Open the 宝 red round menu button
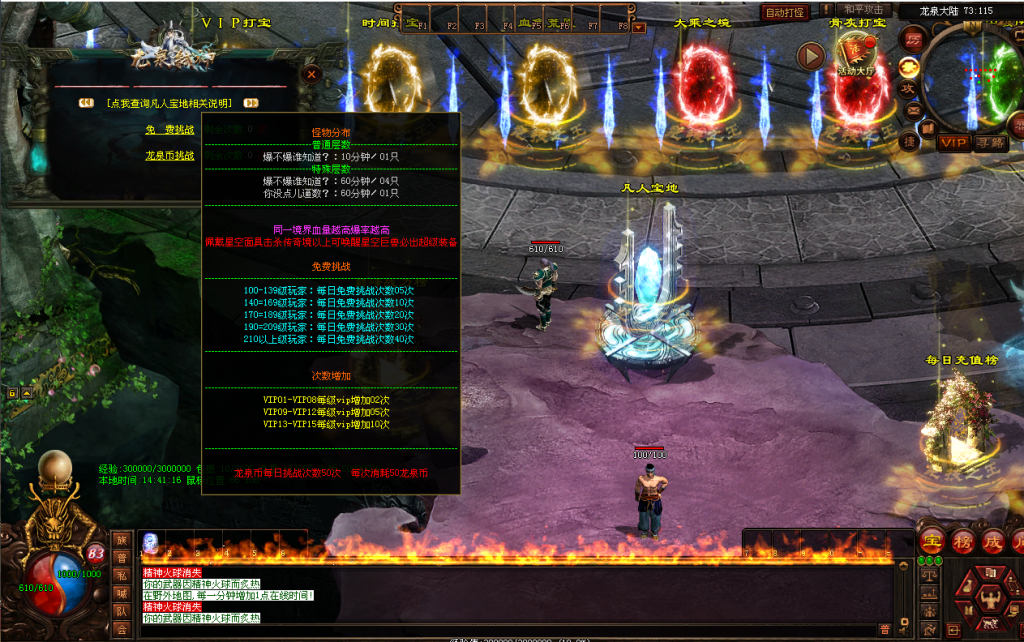Screen dimensions: 1024x642 pos(932,541)
